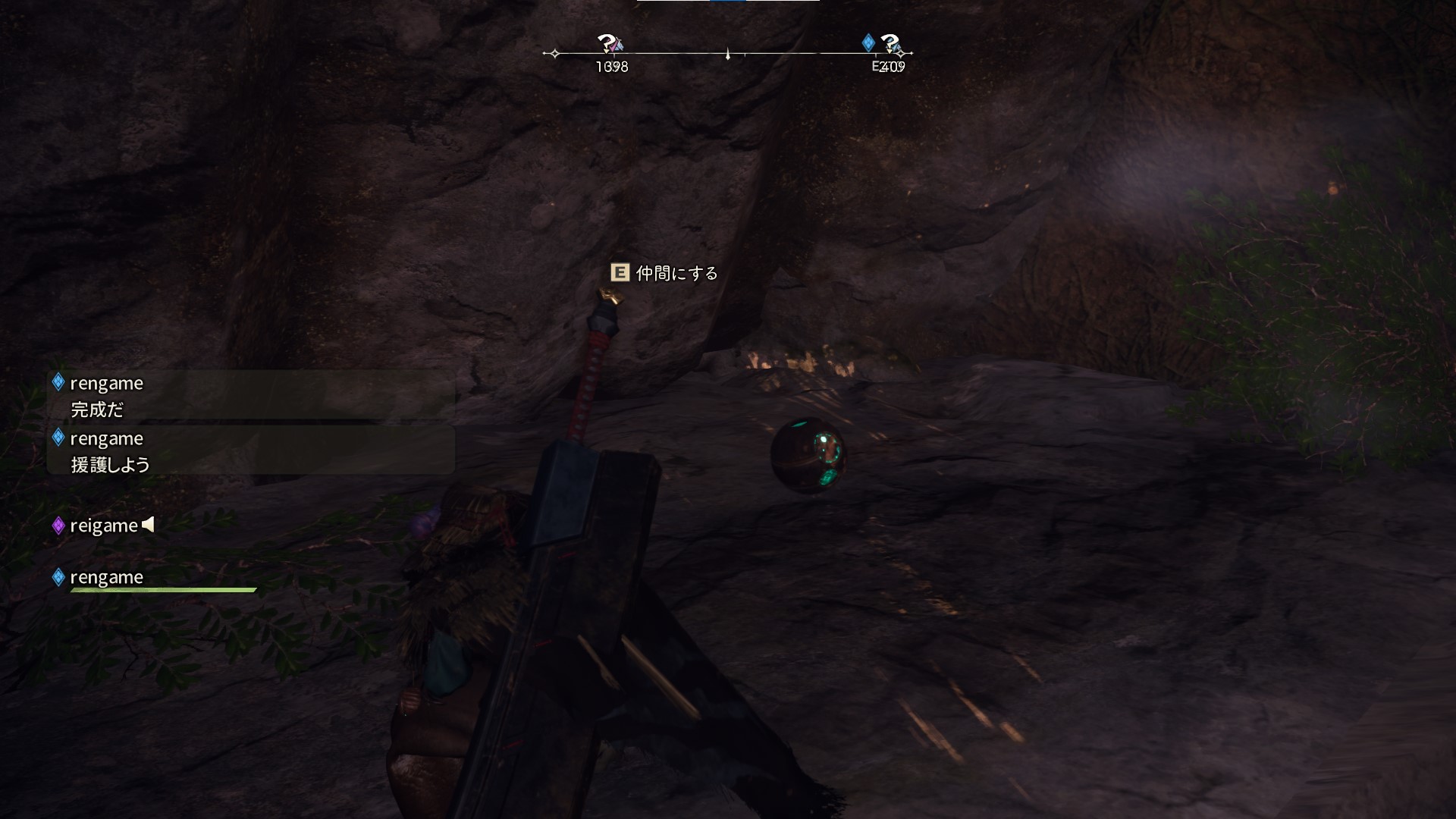Choose reigame in the party member list

(103, 526)
